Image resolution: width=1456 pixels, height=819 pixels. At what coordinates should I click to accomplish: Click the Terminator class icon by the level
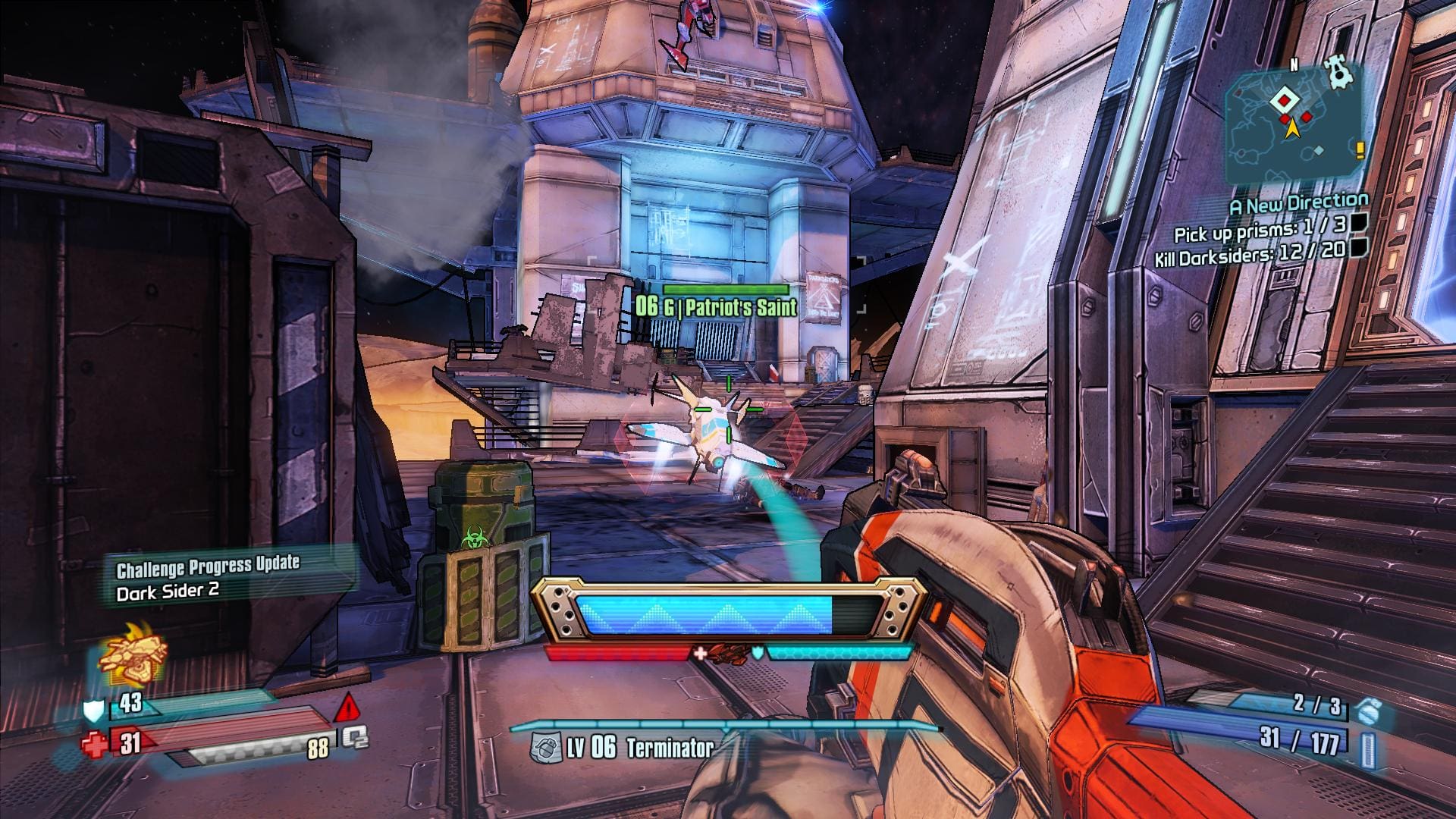[544, 748]
